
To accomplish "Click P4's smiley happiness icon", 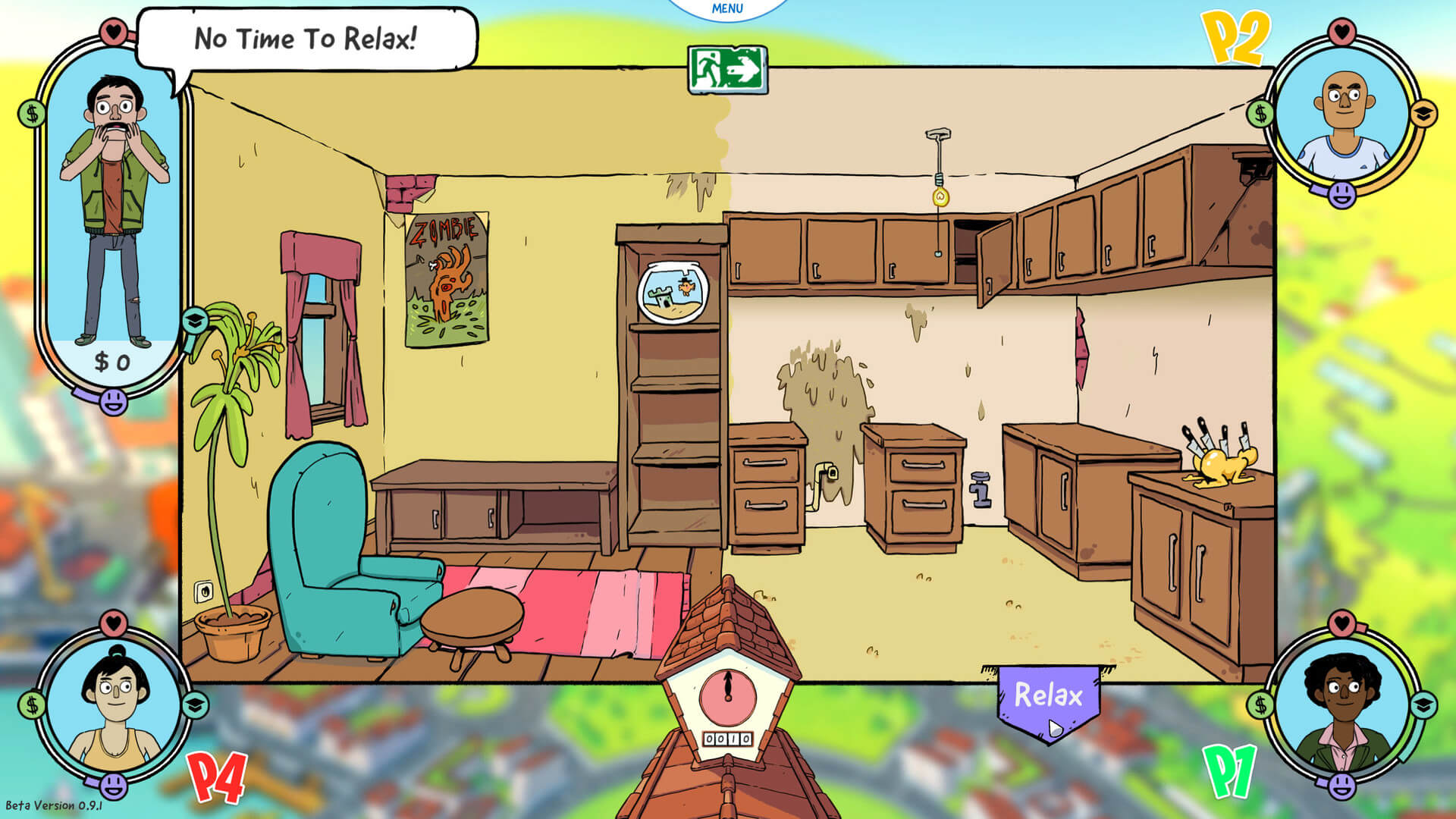I will (x=114, y=786).
